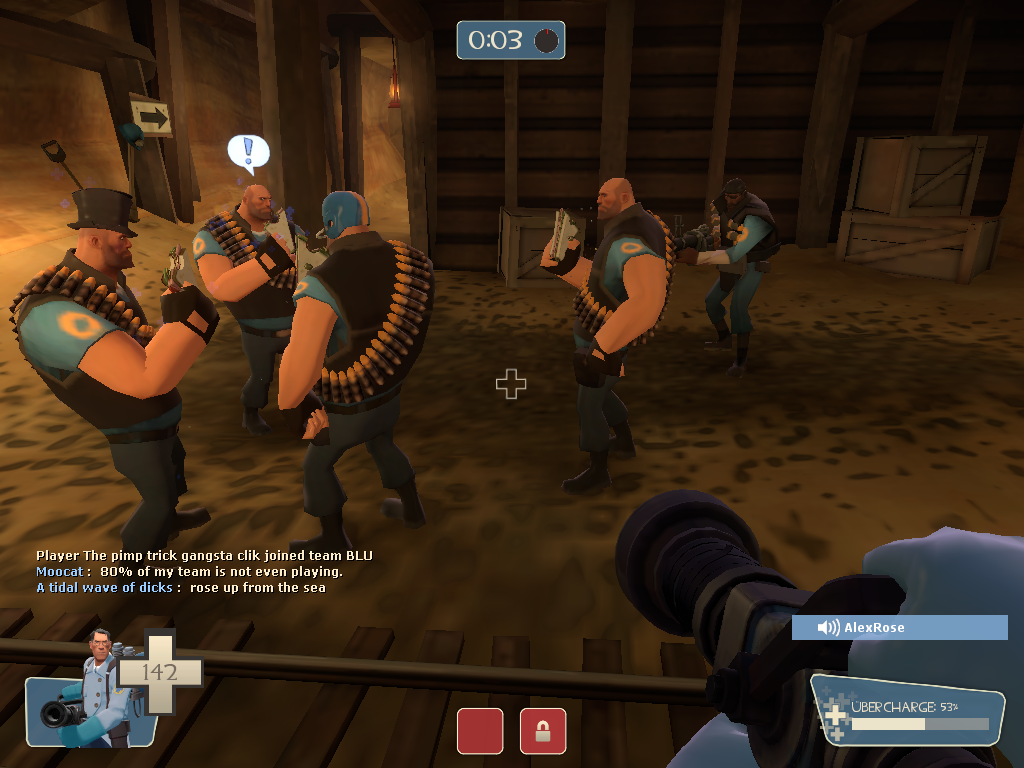Click the locked red control point icon
Screen dimensions: 1024x768
(543, 731)
